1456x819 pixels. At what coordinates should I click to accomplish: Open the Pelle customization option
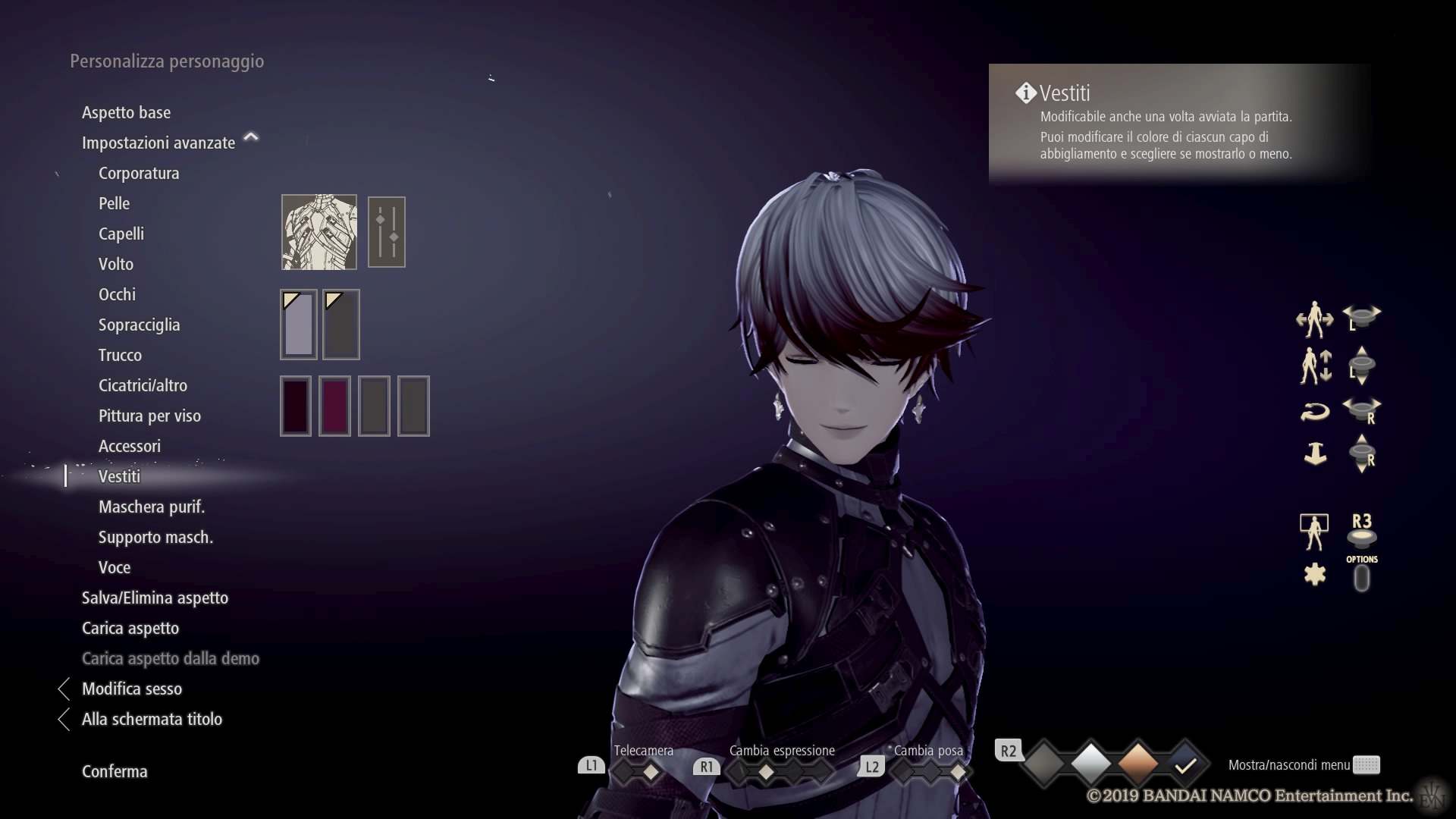(x=114, y=203)
